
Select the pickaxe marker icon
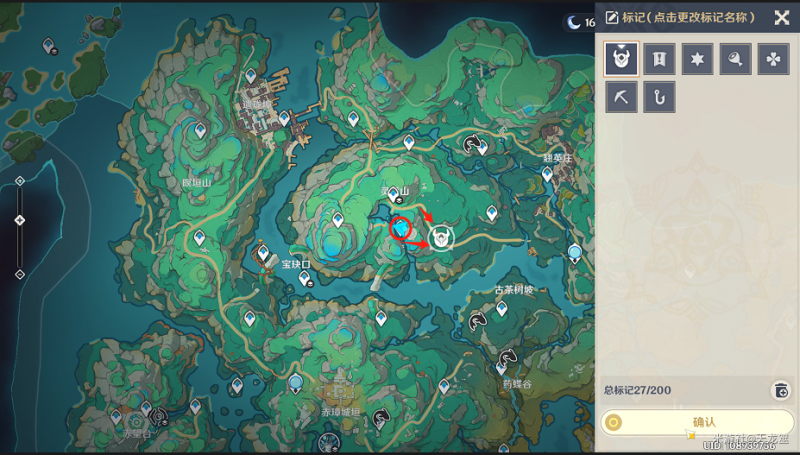pyautogui.click(x=622, y=97)
